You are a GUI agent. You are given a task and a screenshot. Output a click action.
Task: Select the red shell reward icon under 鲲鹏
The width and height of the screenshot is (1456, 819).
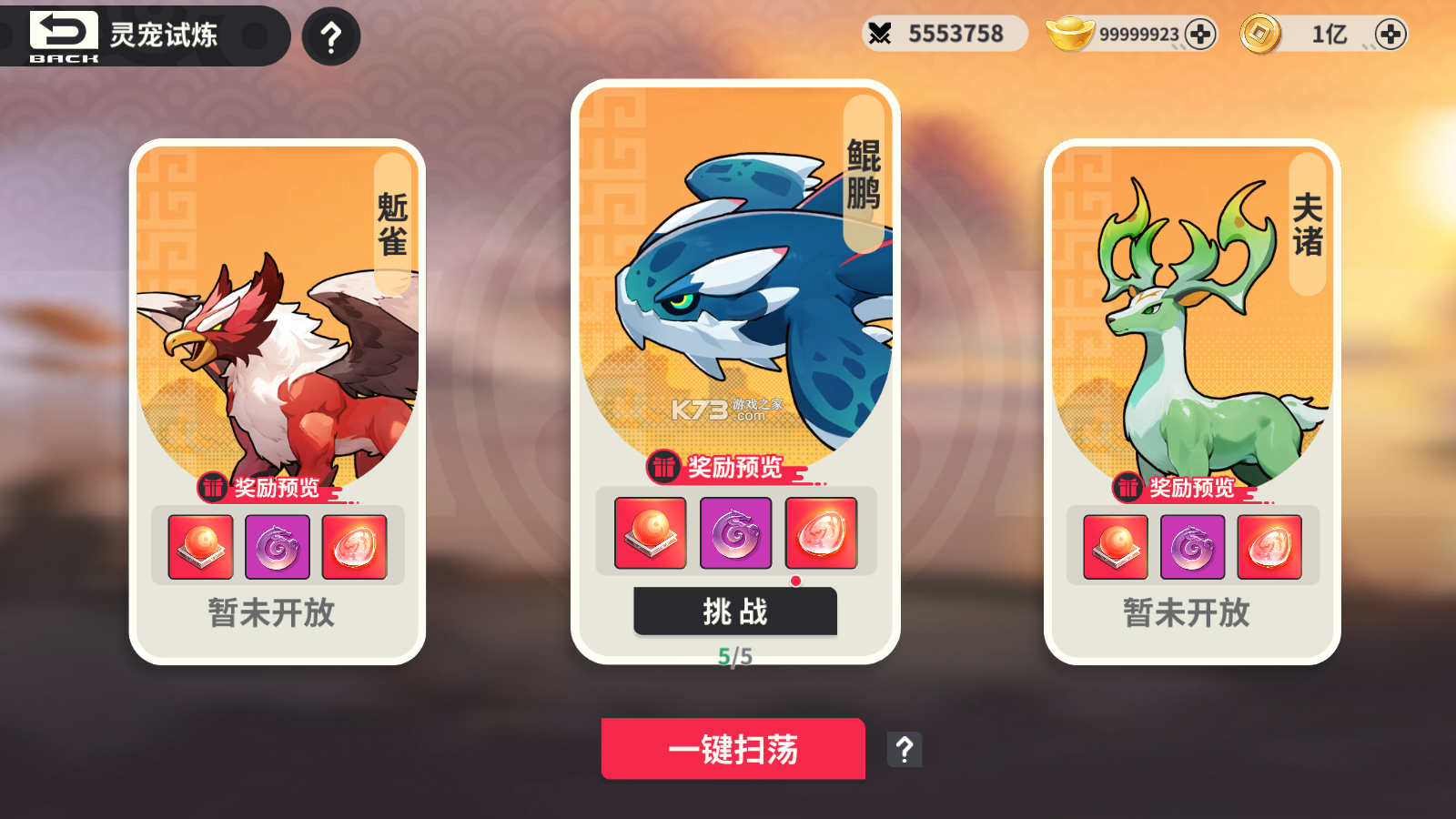[x=820, y=532]
